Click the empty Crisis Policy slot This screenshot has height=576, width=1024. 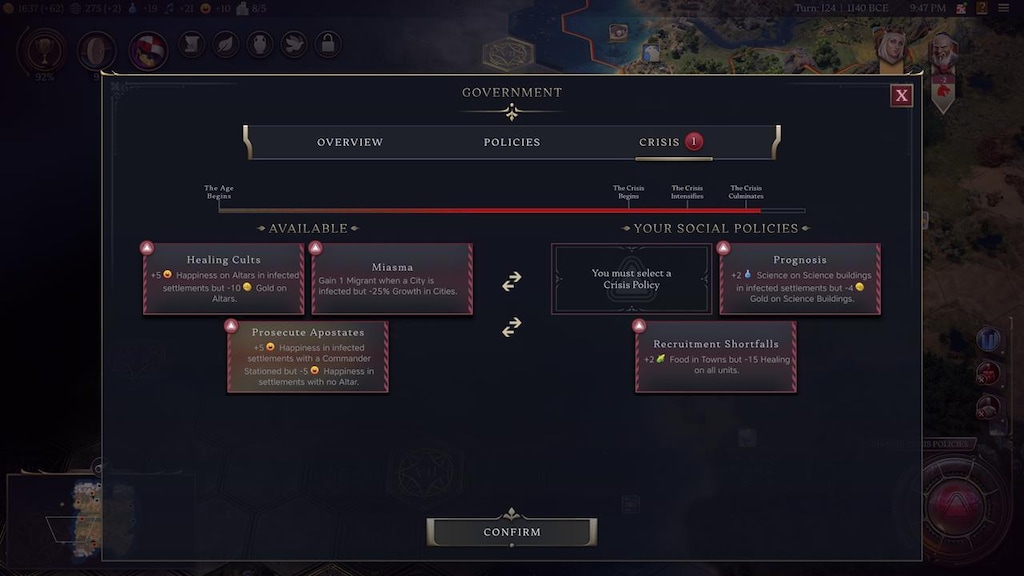(631, 279)
